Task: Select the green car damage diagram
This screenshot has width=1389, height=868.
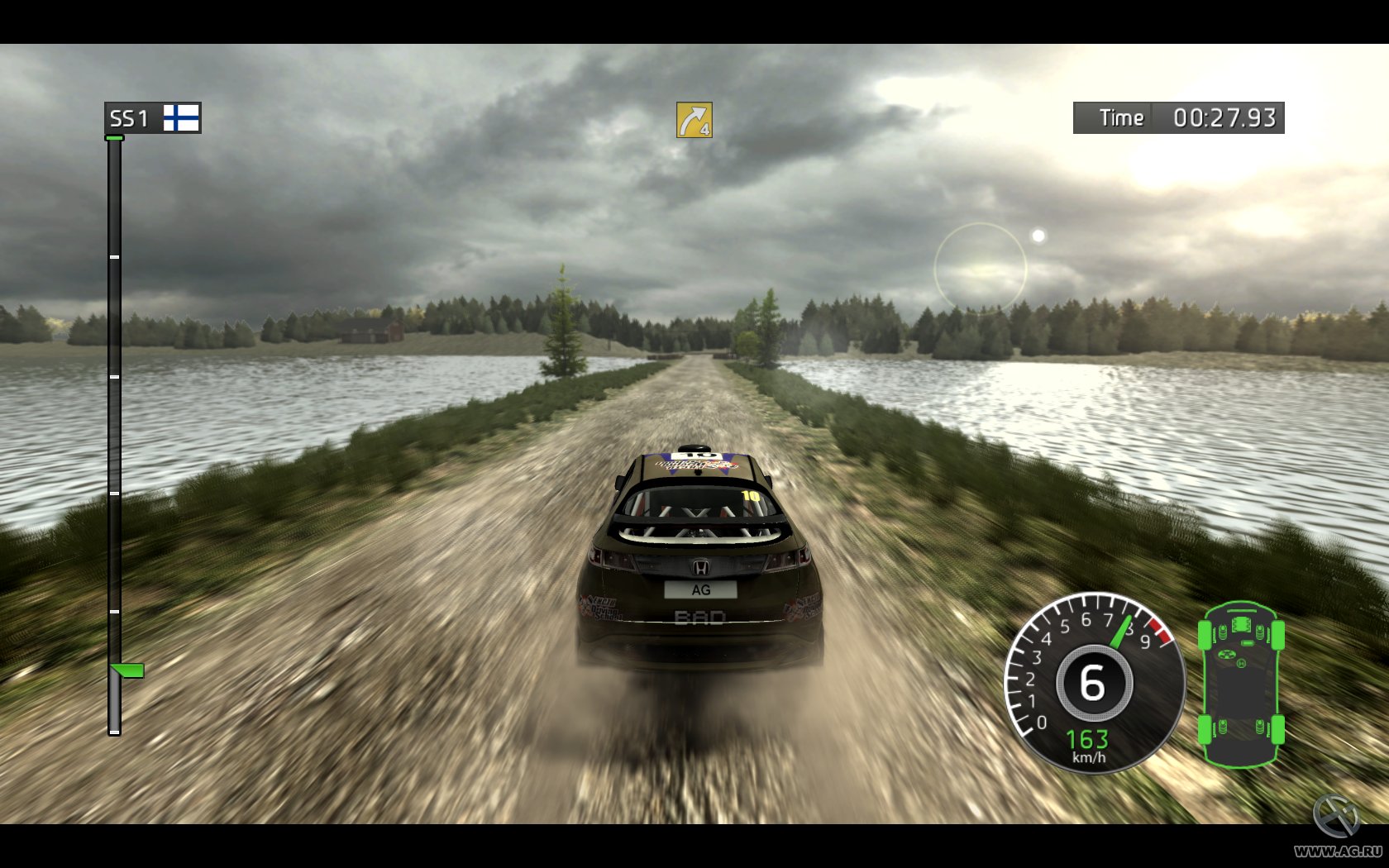Action: (1241, 684)
